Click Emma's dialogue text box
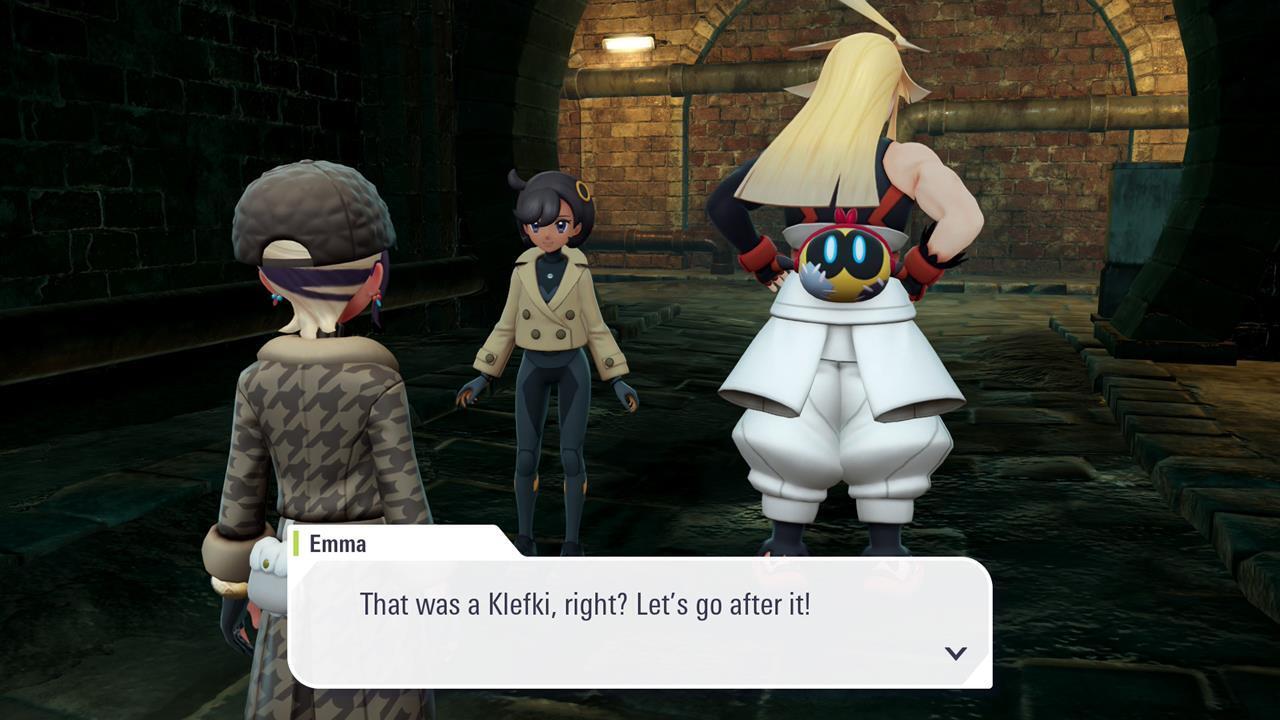Screen dimensions: 1280x720 (x=640, y=622)
